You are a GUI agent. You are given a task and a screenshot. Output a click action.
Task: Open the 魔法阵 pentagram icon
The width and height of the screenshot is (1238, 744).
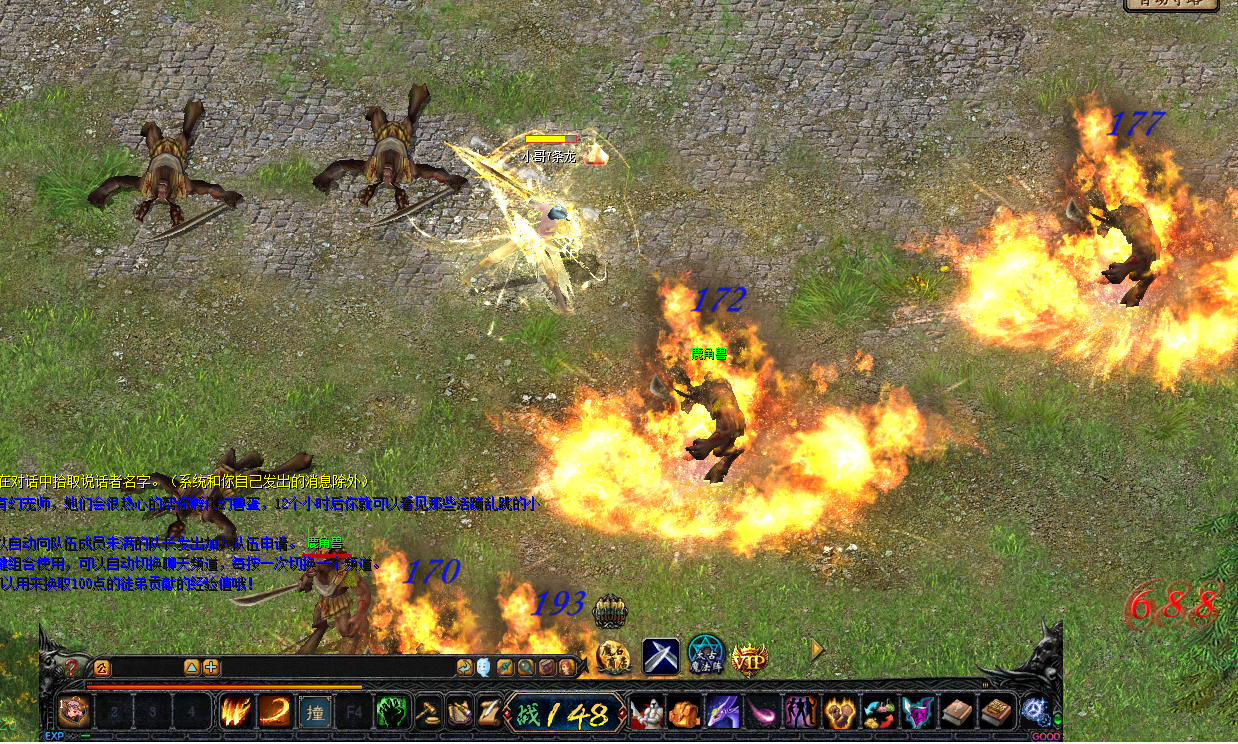click(x=706, y=657)
